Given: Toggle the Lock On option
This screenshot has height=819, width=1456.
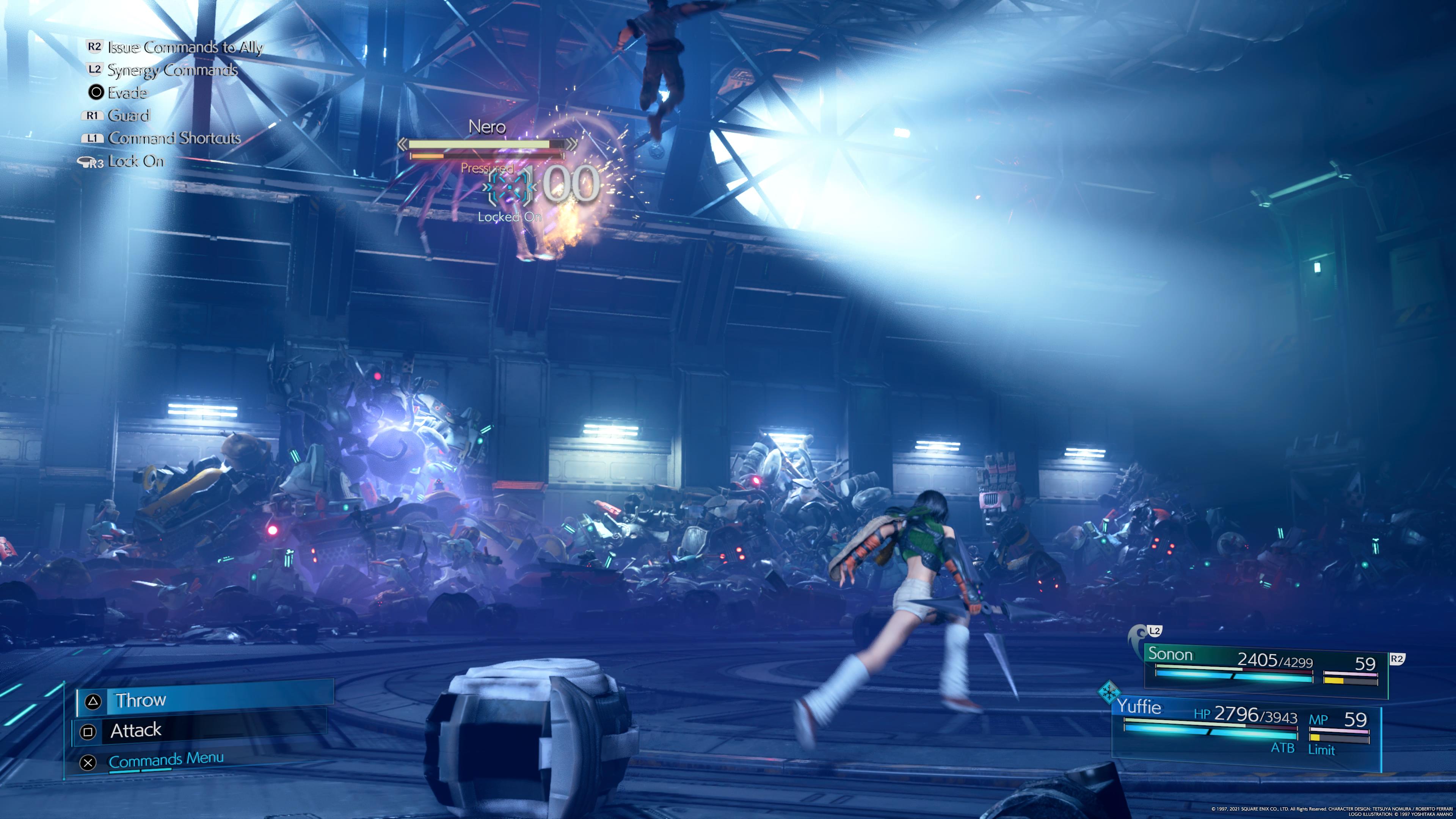Looking at the screenshot, I should (x=135, y=162).
